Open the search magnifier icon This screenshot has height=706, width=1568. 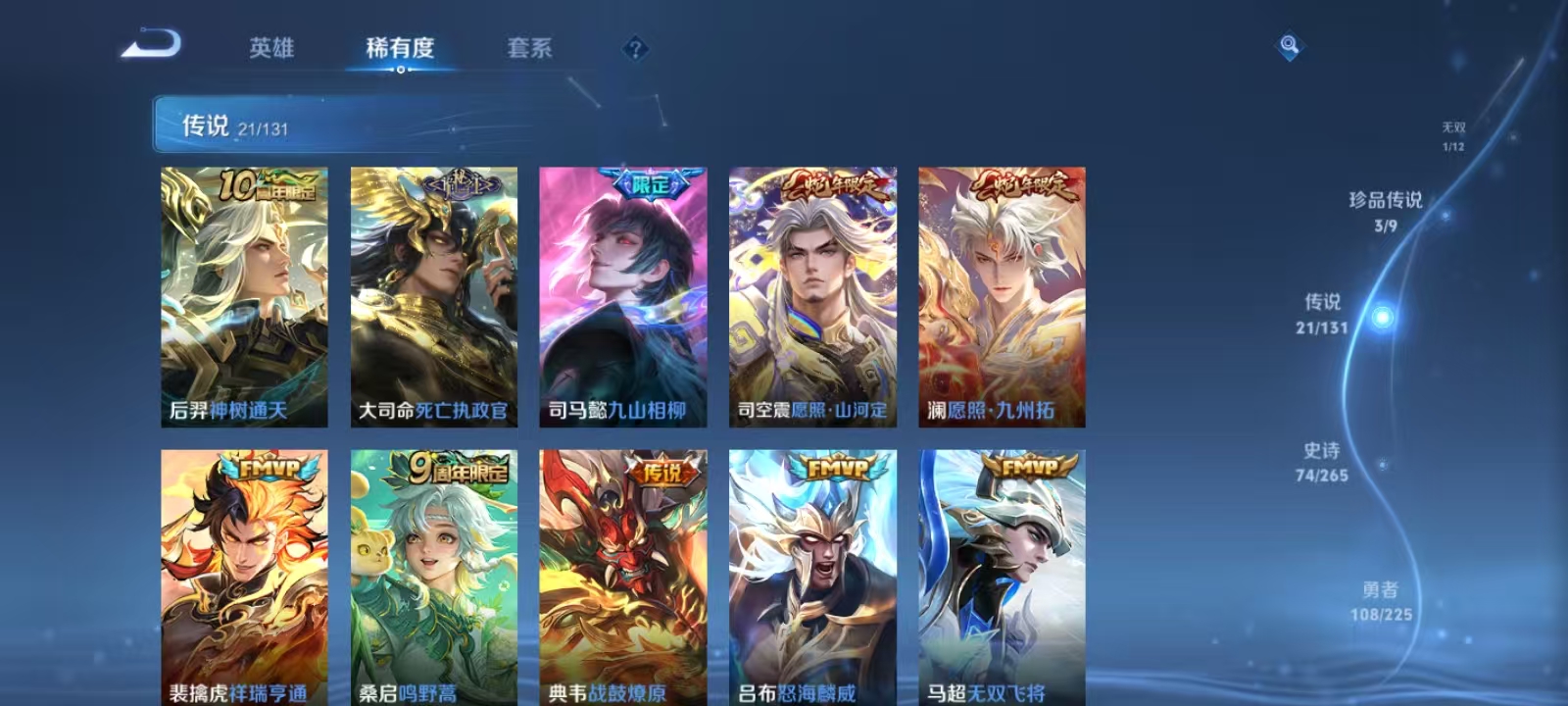coord(1288,43)
